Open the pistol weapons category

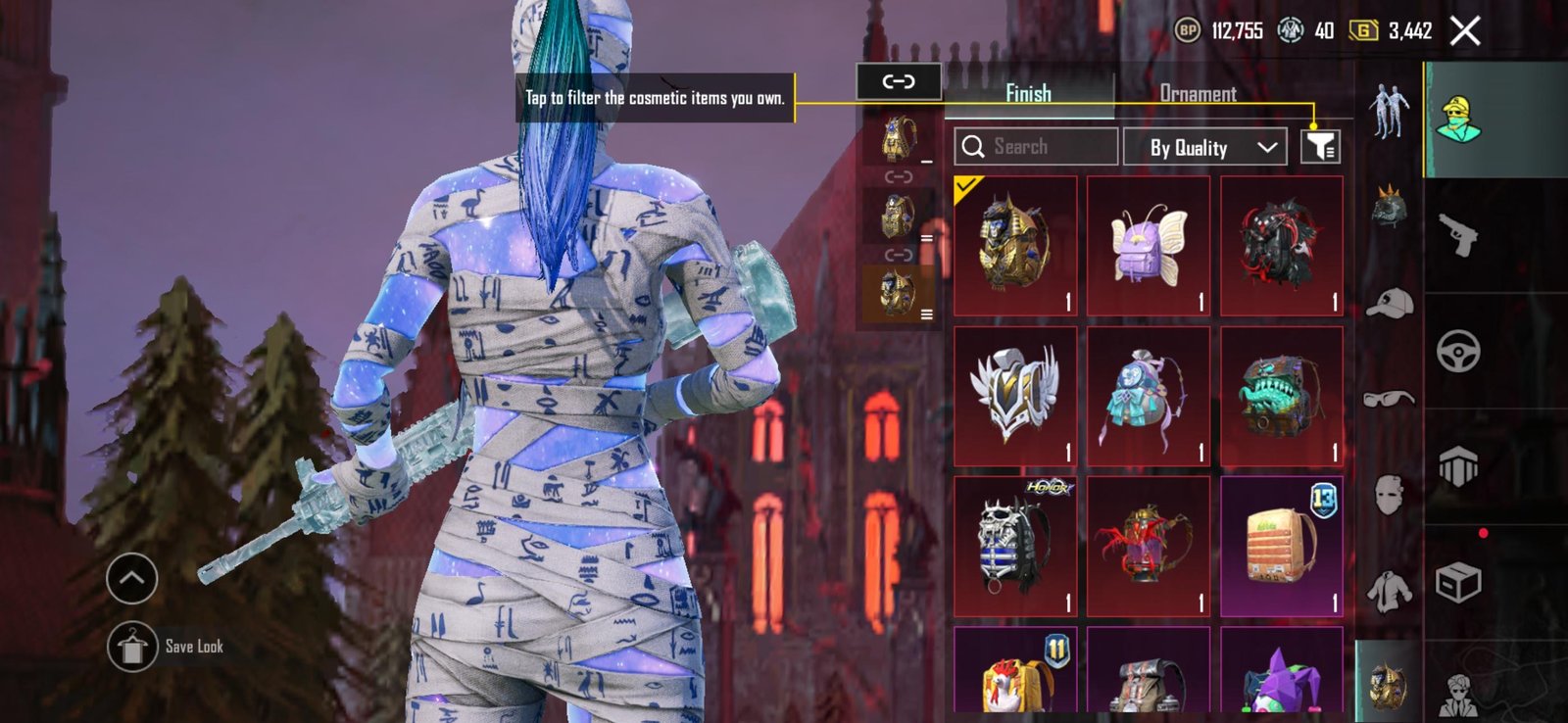(1458, 235)
